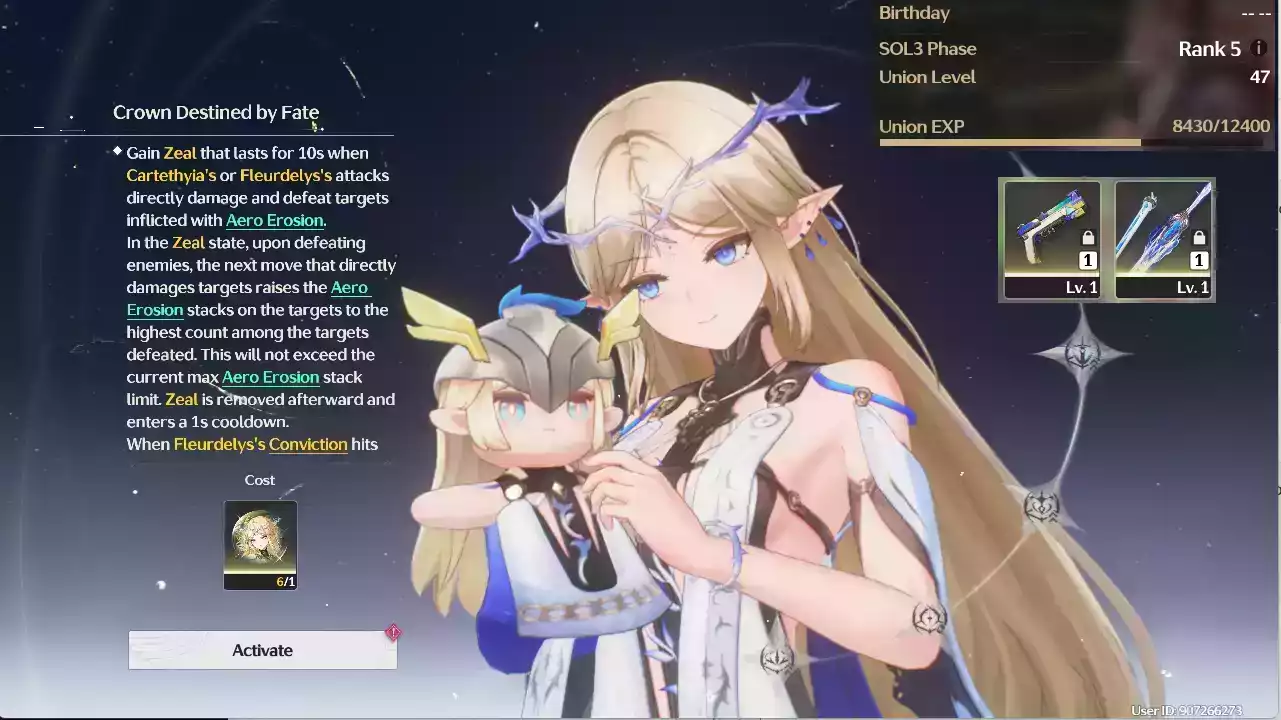The width and height of the screenshot is (1281, 720).
Task: Open the Aero Erosion tooltip link
Action: (x=274, y=220)
